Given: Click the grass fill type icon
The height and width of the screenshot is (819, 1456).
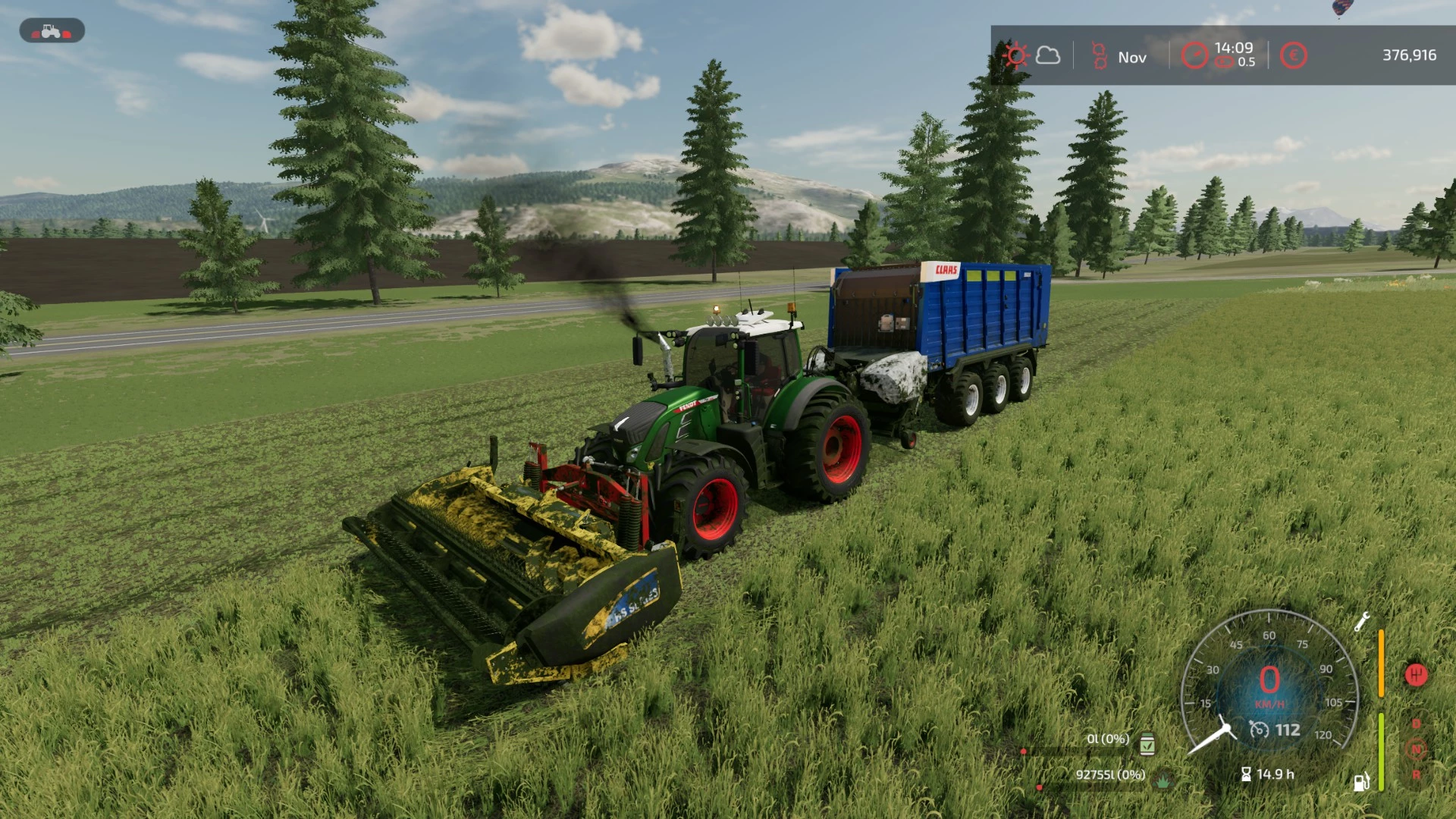Looking at the screenshot, I should (x=1163, y=779).
